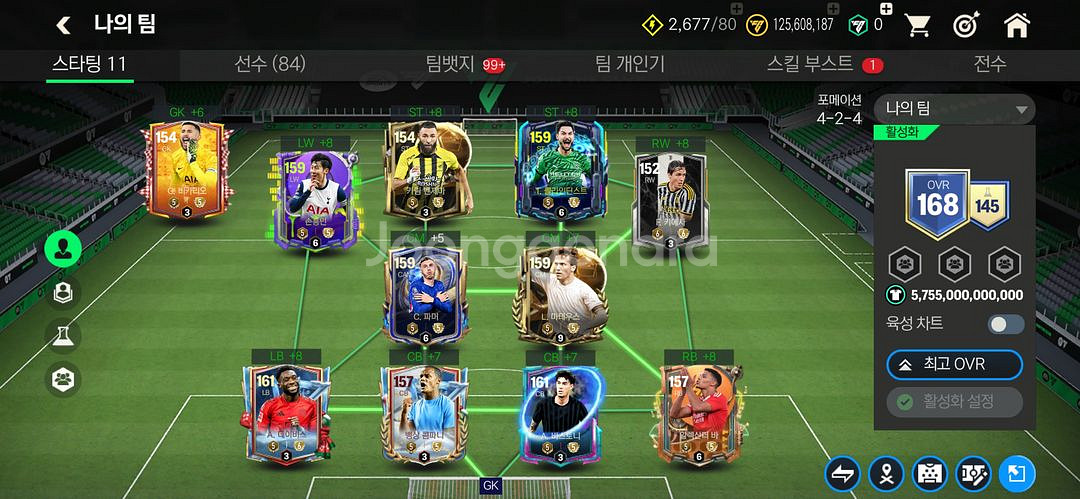Switch to the 선수 (84) tab
Image resolution: width=1080 pixels, height=499 pixels.
coord(270,64)
